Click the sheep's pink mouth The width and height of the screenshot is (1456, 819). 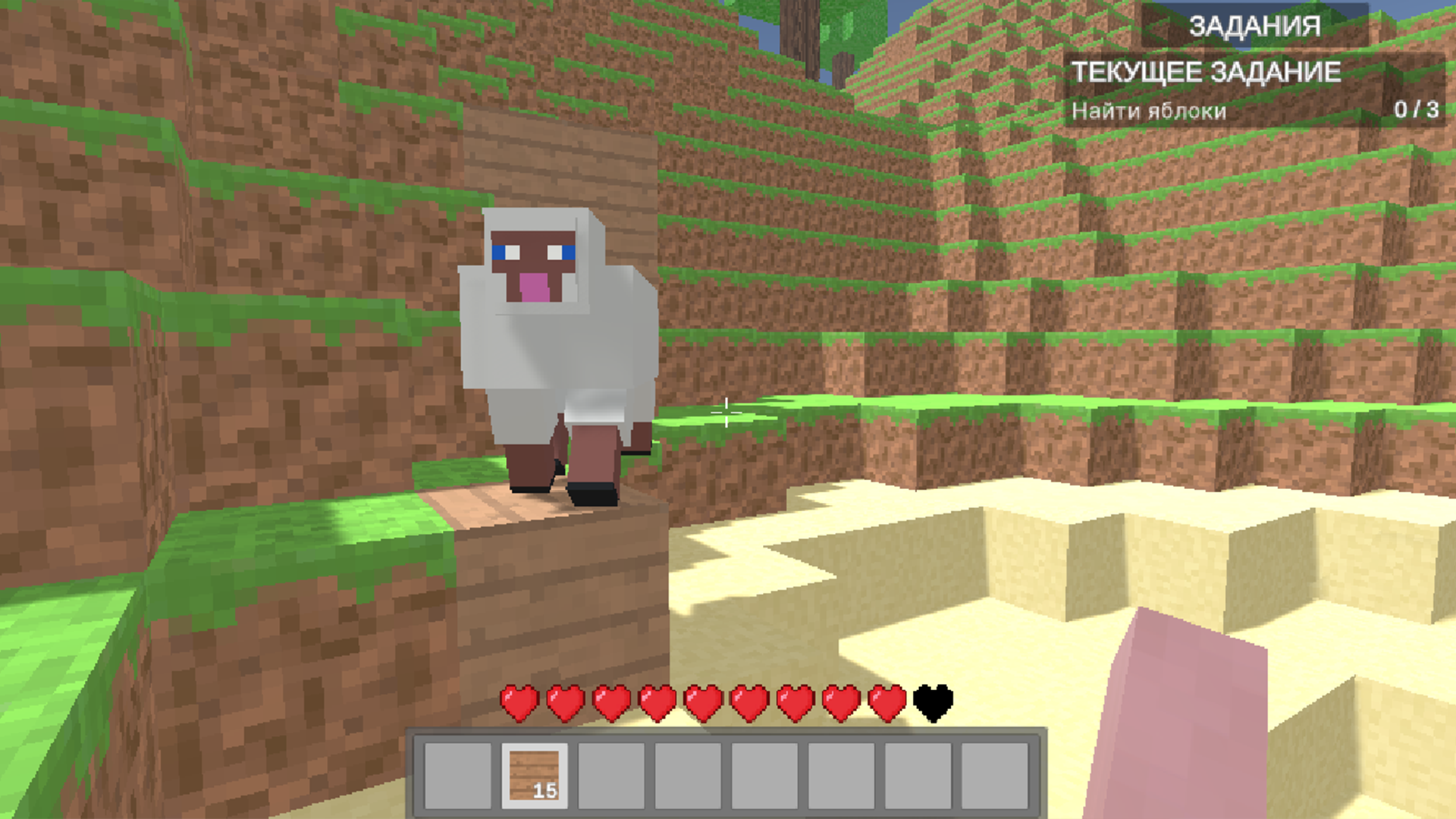tap(533, 289)
